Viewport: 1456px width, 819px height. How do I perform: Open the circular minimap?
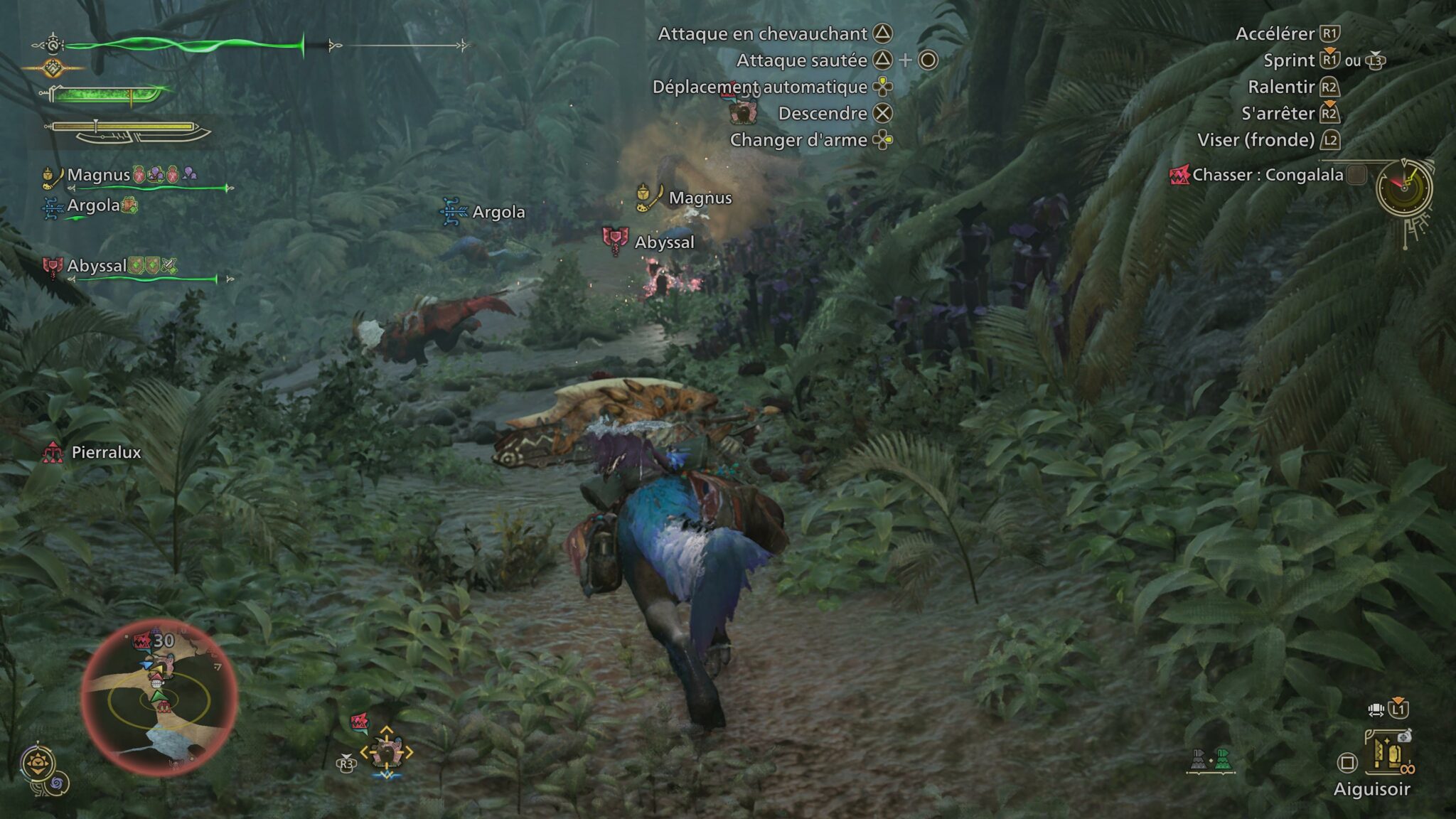click(x=159, y=697)
